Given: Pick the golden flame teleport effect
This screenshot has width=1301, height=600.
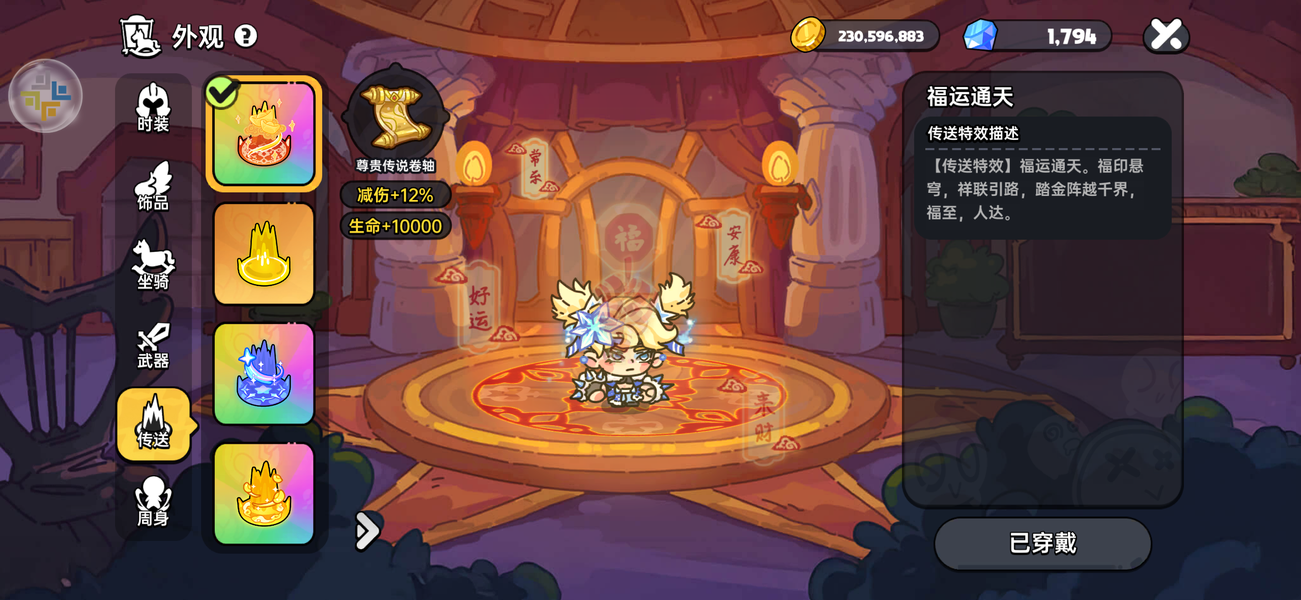Looking at the screenshot, I should pos(264,494).
